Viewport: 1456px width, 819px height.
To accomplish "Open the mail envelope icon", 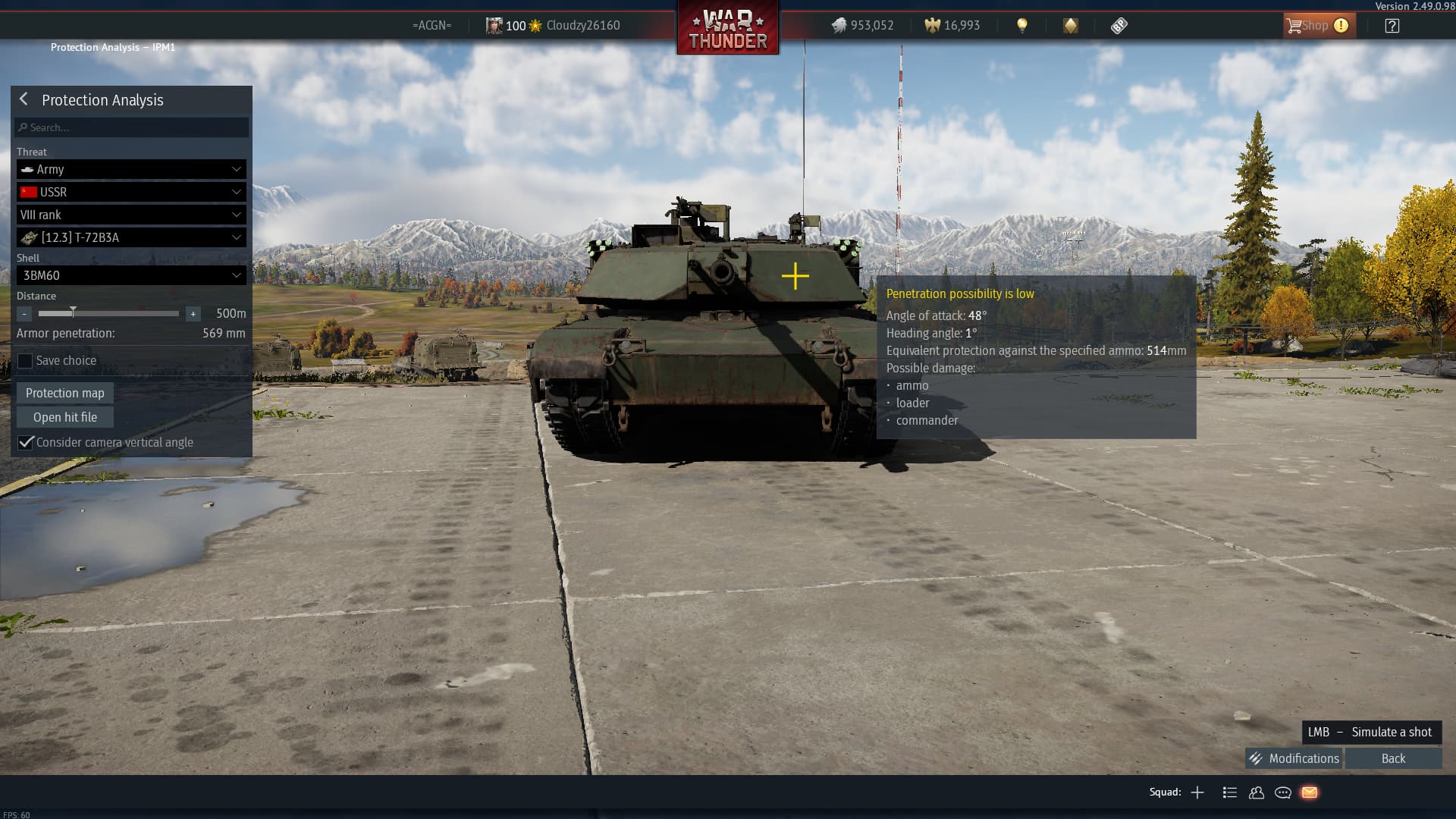I will (x=1310, y=792).
